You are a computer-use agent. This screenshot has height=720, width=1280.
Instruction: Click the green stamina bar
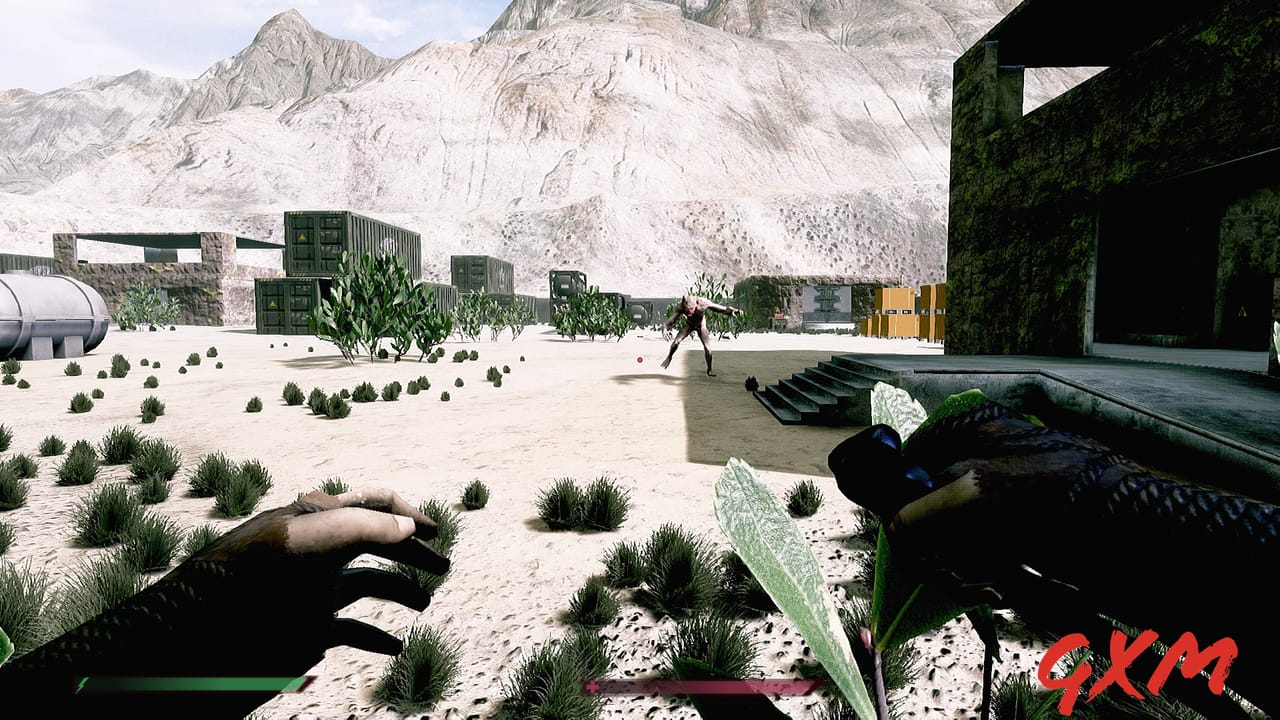190,687
